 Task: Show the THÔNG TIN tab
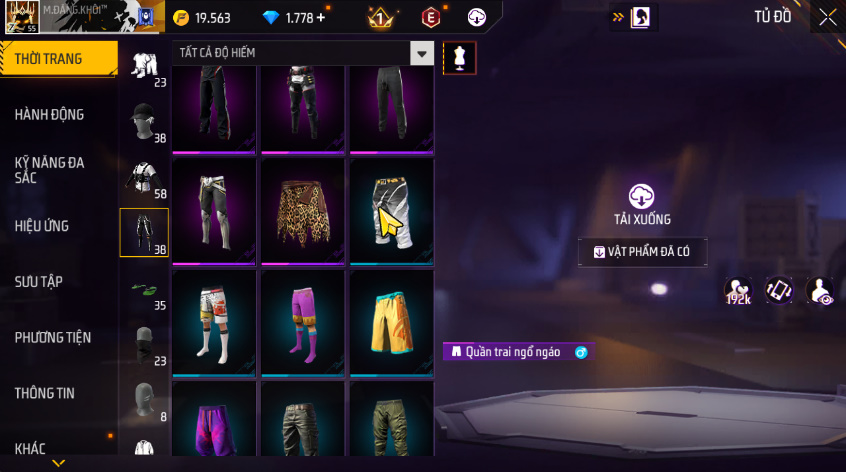click(x=45, y=394)
